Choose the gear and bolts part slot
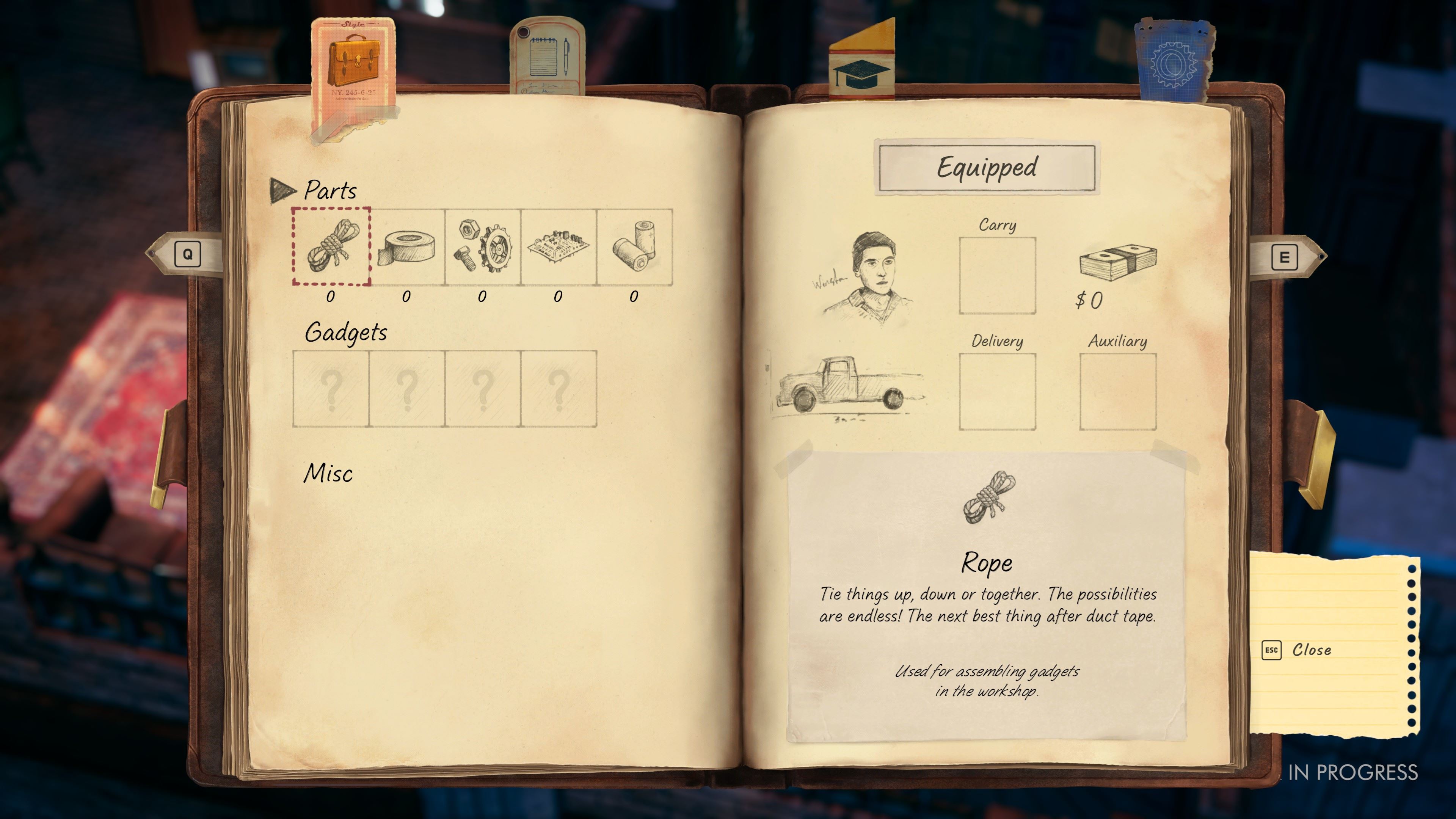The width and height of the screenshot is (1456, 819). coord(483,247)
